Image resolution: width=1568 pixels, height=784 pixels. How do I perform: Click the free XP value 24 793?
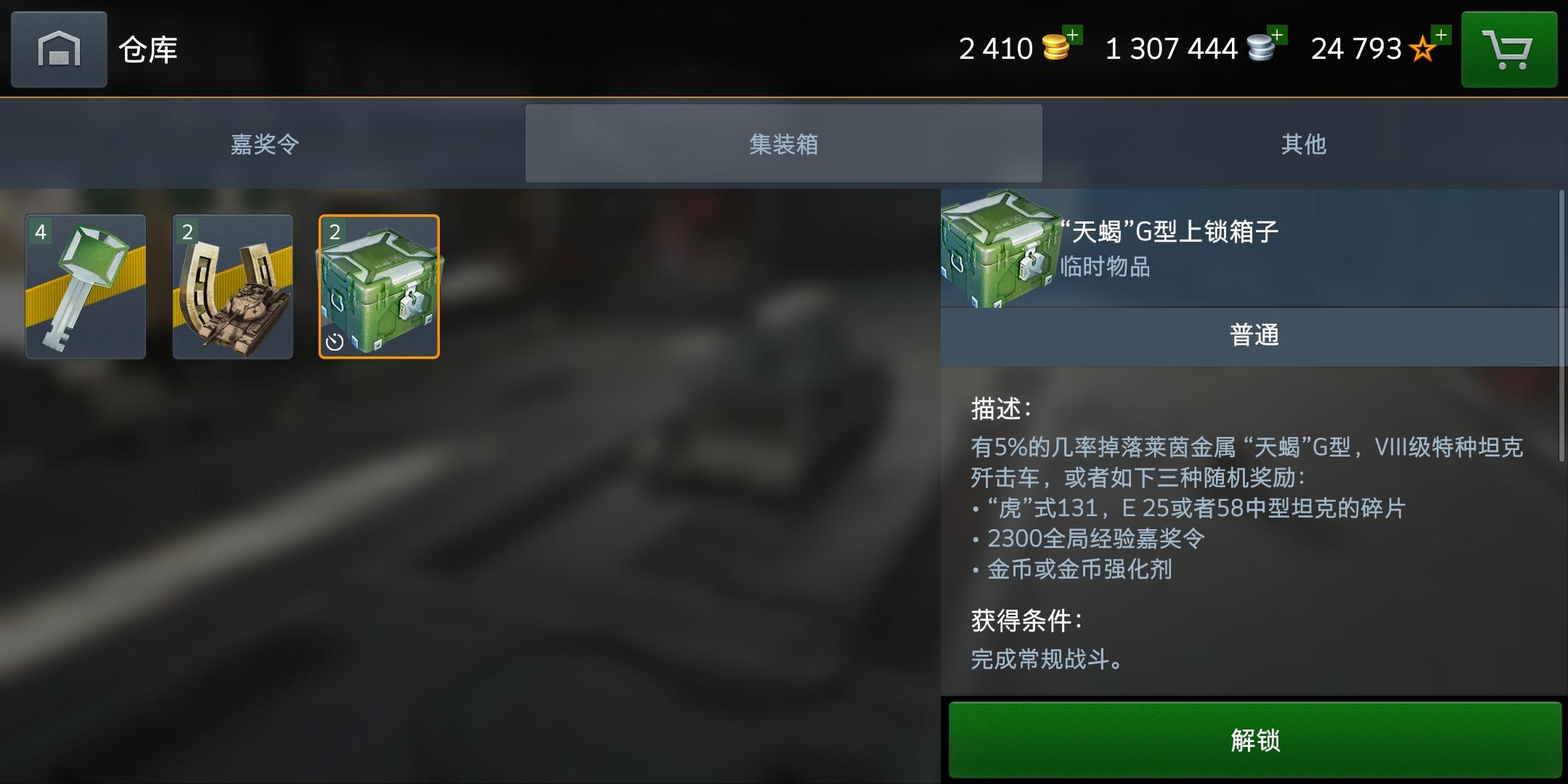(x=1355, y=49)
